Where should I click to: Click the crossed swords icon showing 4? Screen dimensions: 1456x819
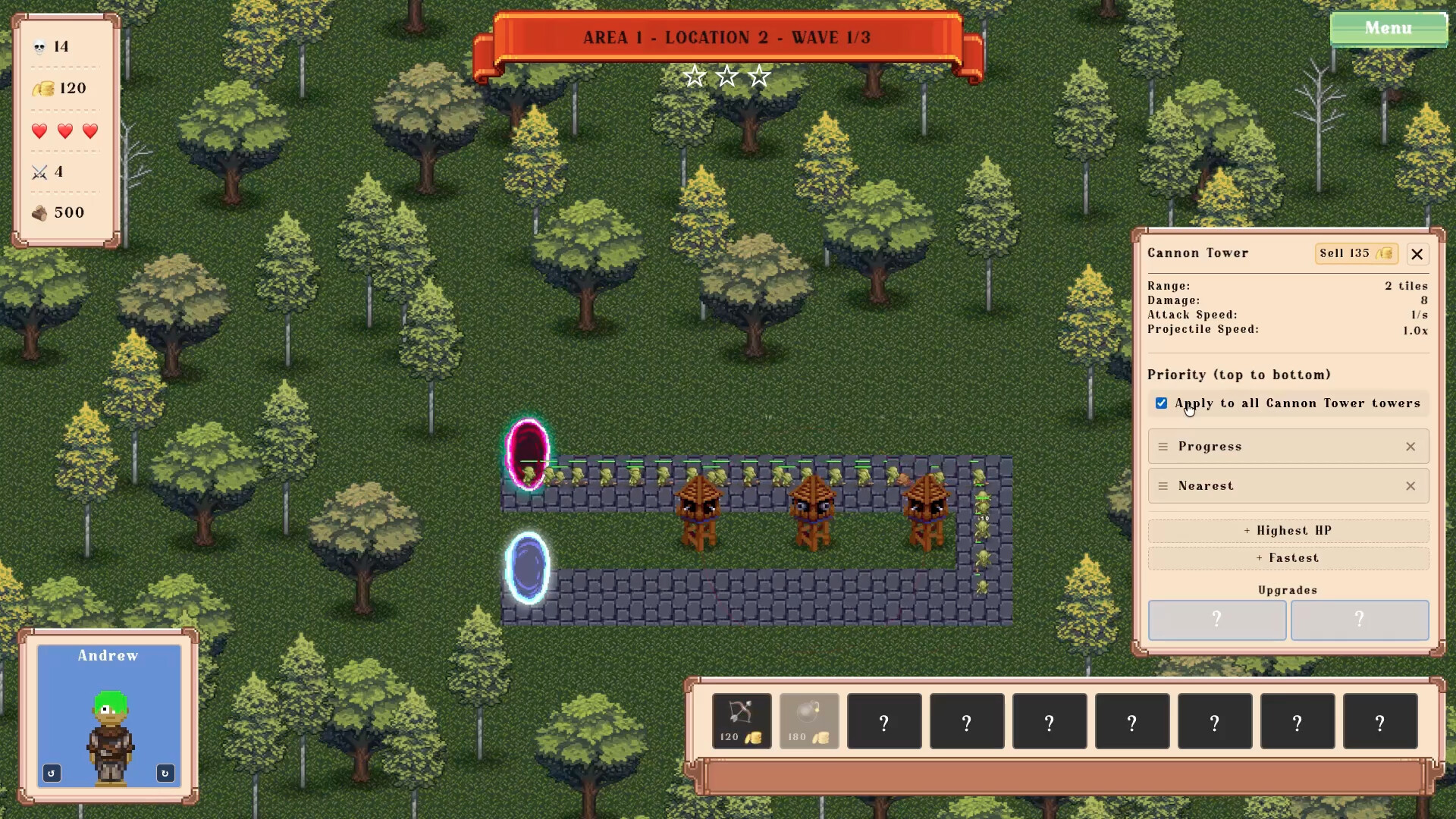39,172
